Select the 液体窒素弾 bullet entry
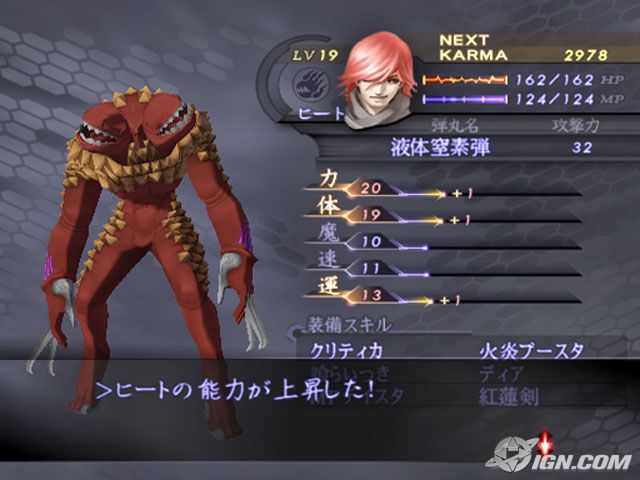 point(440,148)
